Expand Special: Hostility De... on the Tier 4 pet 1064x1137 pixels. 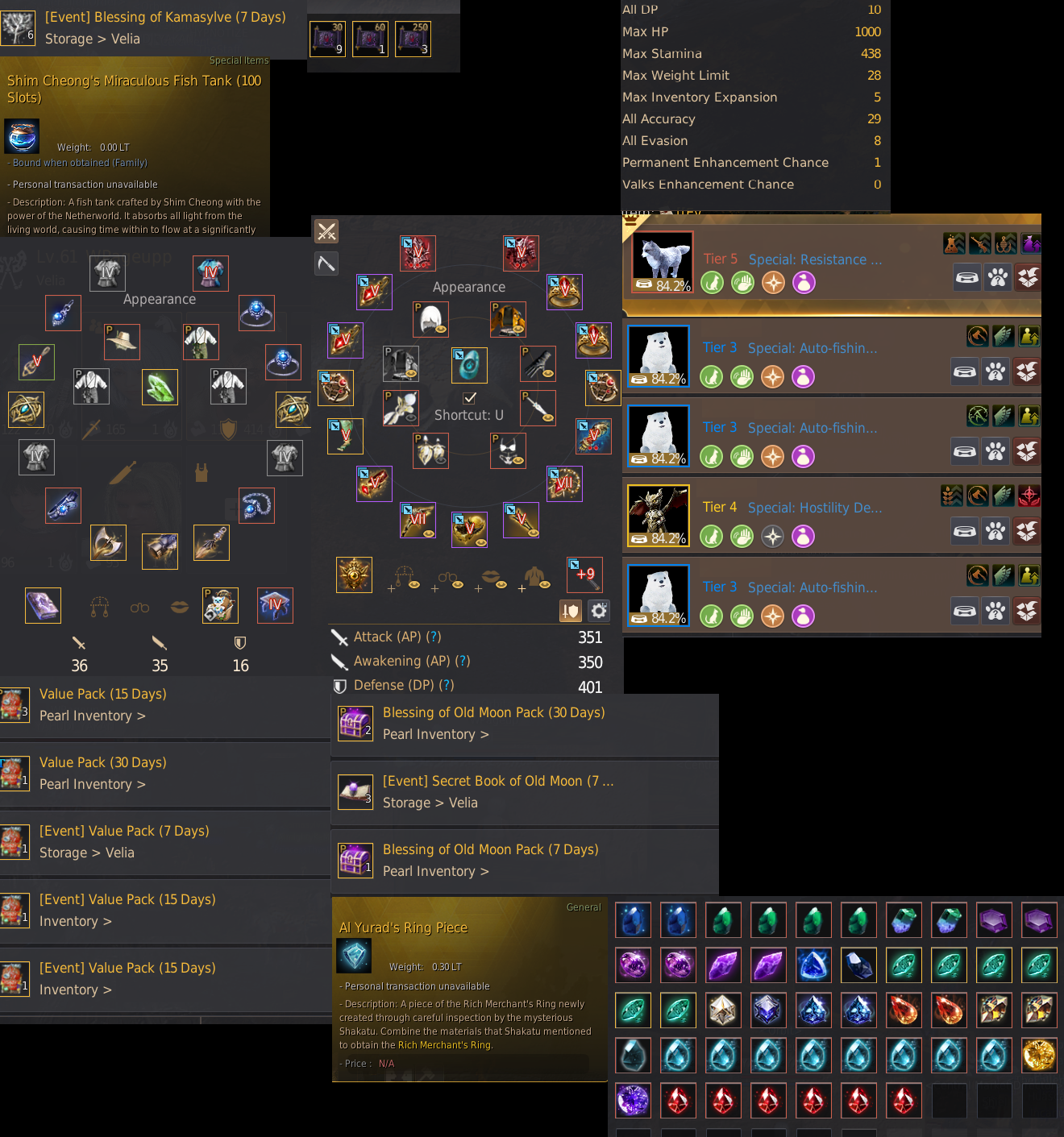tap(814, 508)
